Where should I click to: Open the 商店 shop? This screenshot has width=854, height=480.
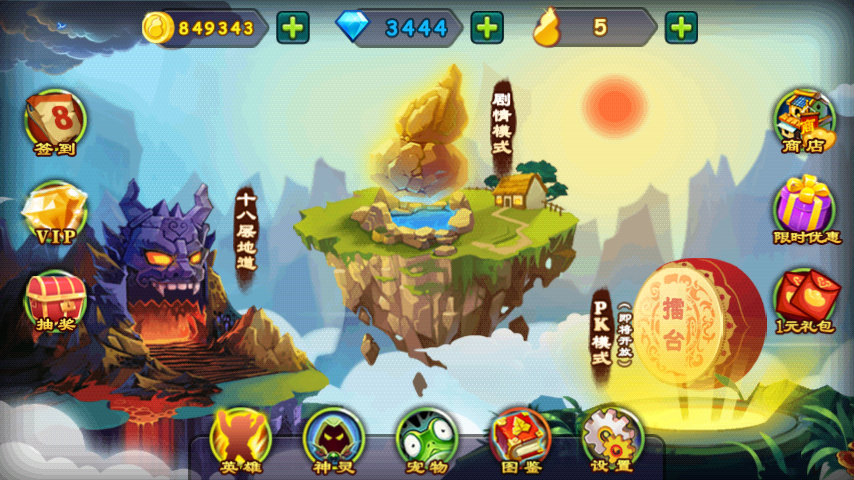(x=804, y=122)
